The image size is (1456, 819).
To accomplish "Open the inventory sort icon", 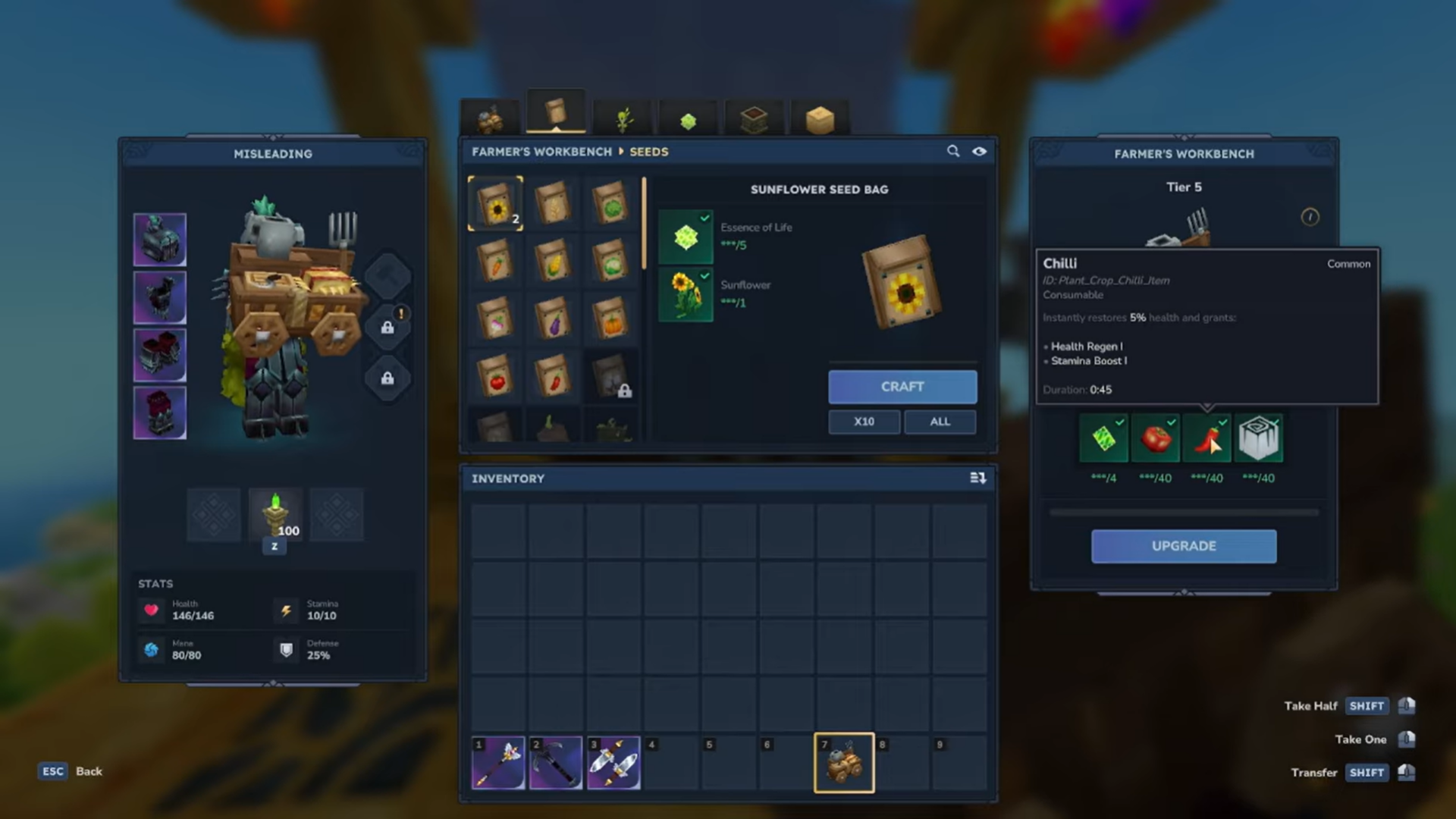I will (978, 478).
